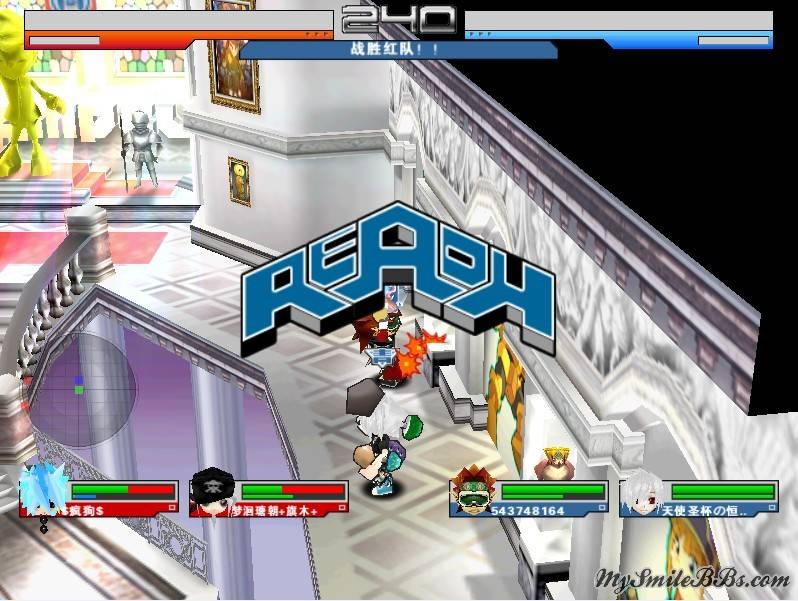This screenshot has width=798, height=601.
Task: Select the skull-hat player portrait
Action: (212, 489)
